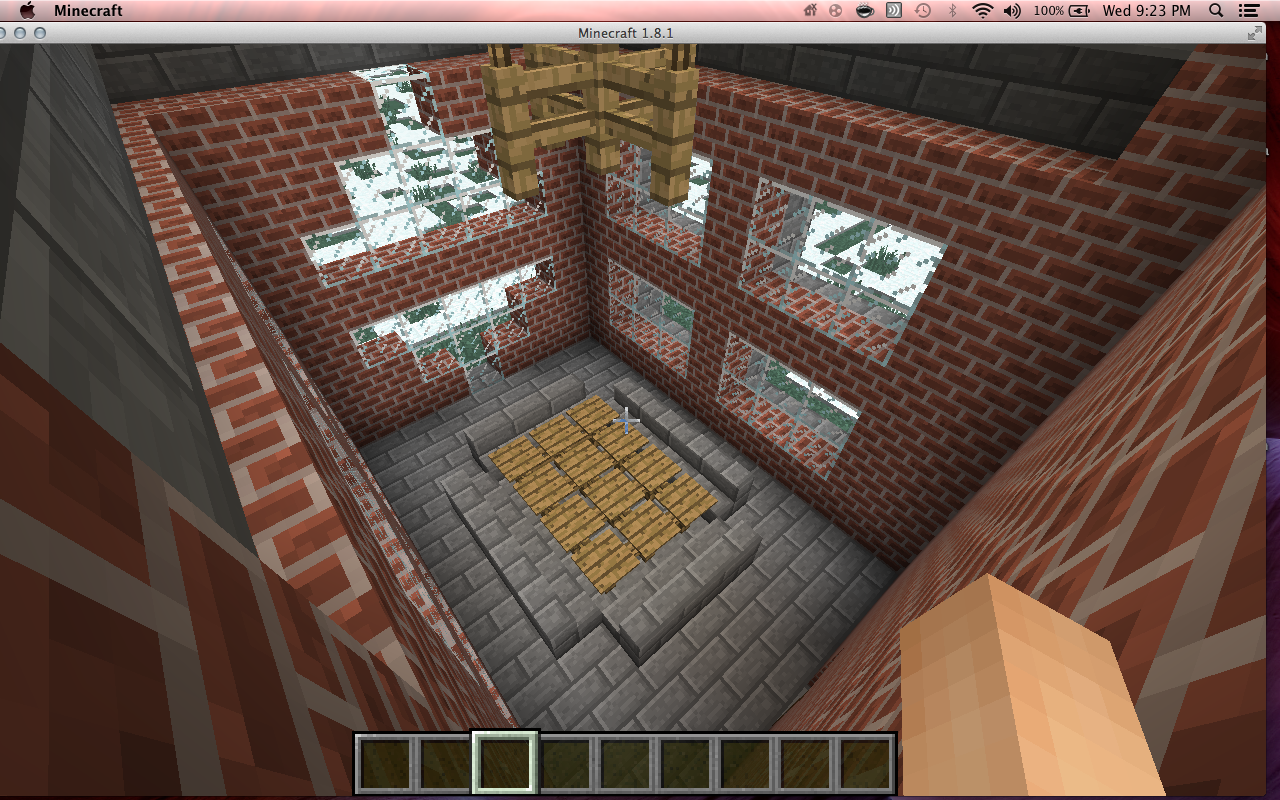Image resolution: width=1280 pixels, height=800 pixels.
Task: Select the highlighted hotbar slot
Action: [505, 763]
